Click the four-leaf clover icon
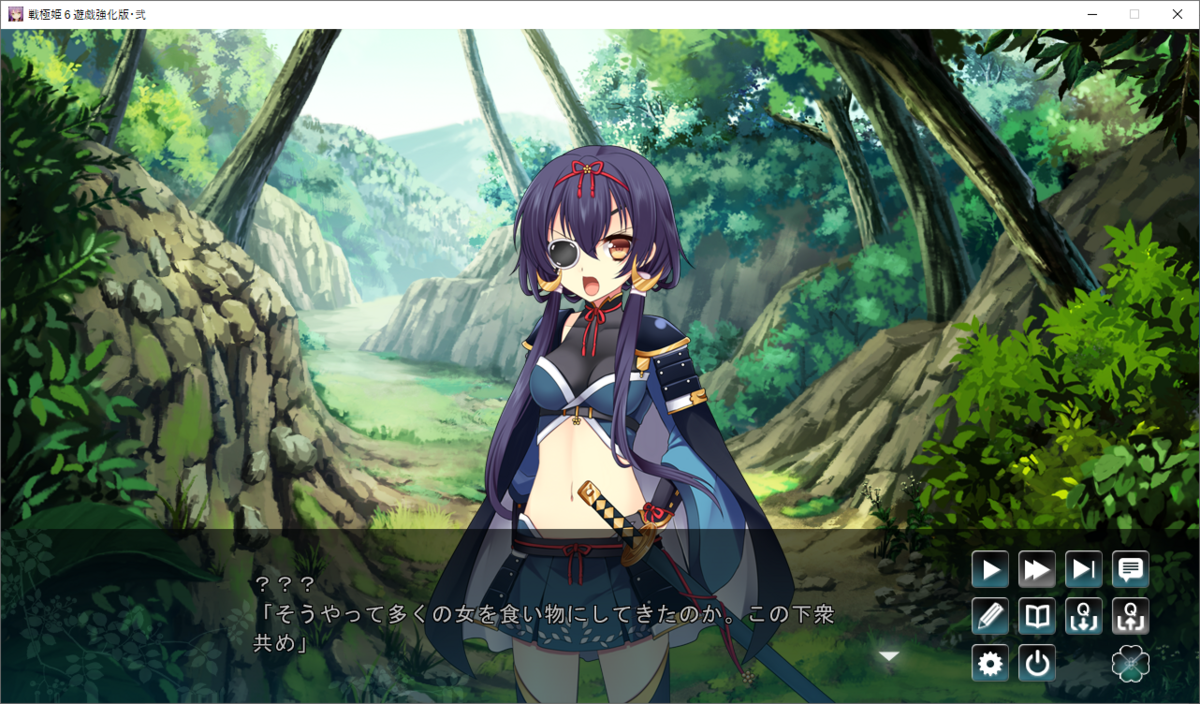Screen dimensions: 1200x704 [1131, 663]
